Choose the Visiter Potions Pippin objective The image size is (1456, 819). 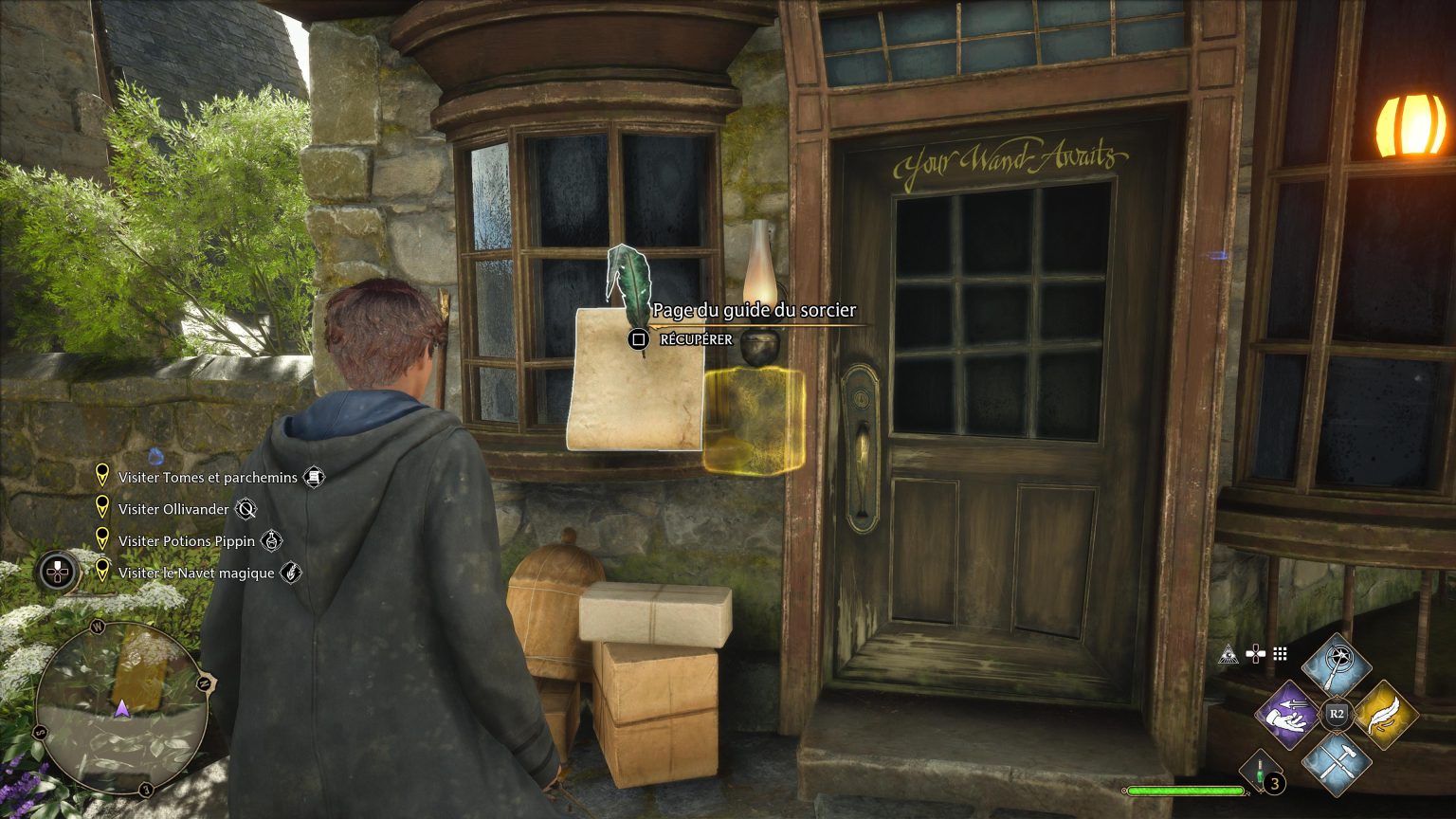point(186,541)
